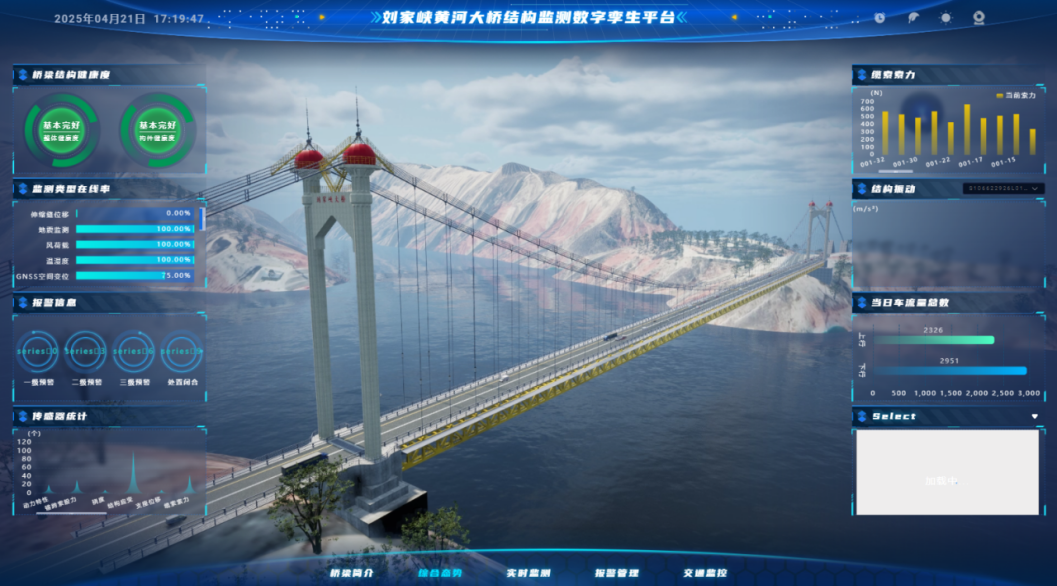Switch to the 综合态势 tab
Viewport: 1057px width, 586px height.
point(440,573)
